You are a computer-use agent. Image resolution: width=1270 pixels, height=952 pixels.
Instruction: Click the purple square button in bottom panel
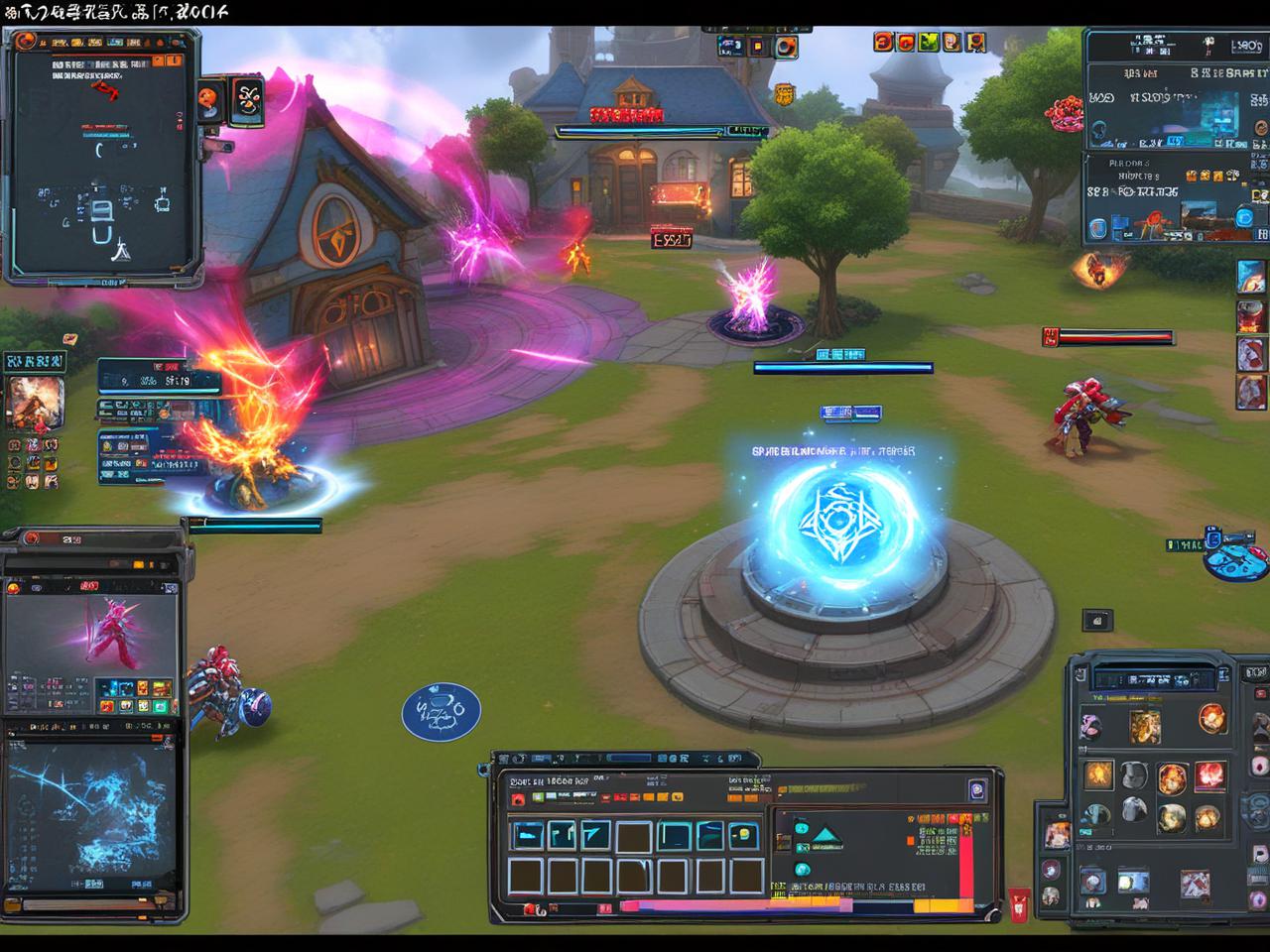tap(976, 790)
